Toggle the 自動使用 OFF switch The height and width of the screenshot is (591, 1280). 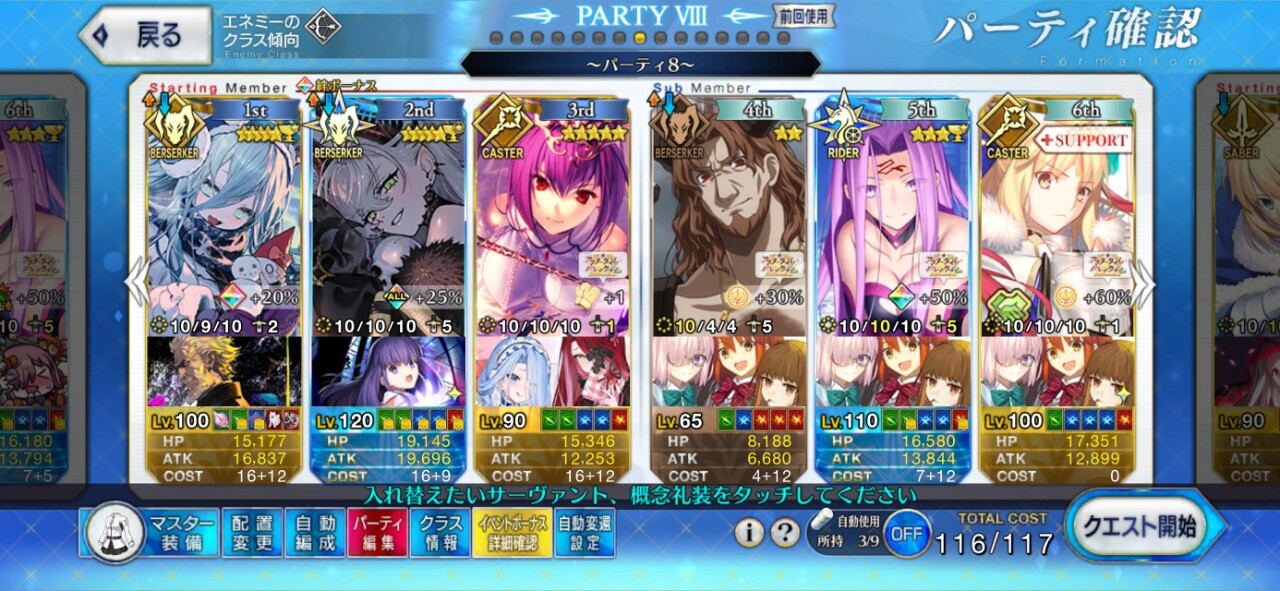[x=906, y=534]
